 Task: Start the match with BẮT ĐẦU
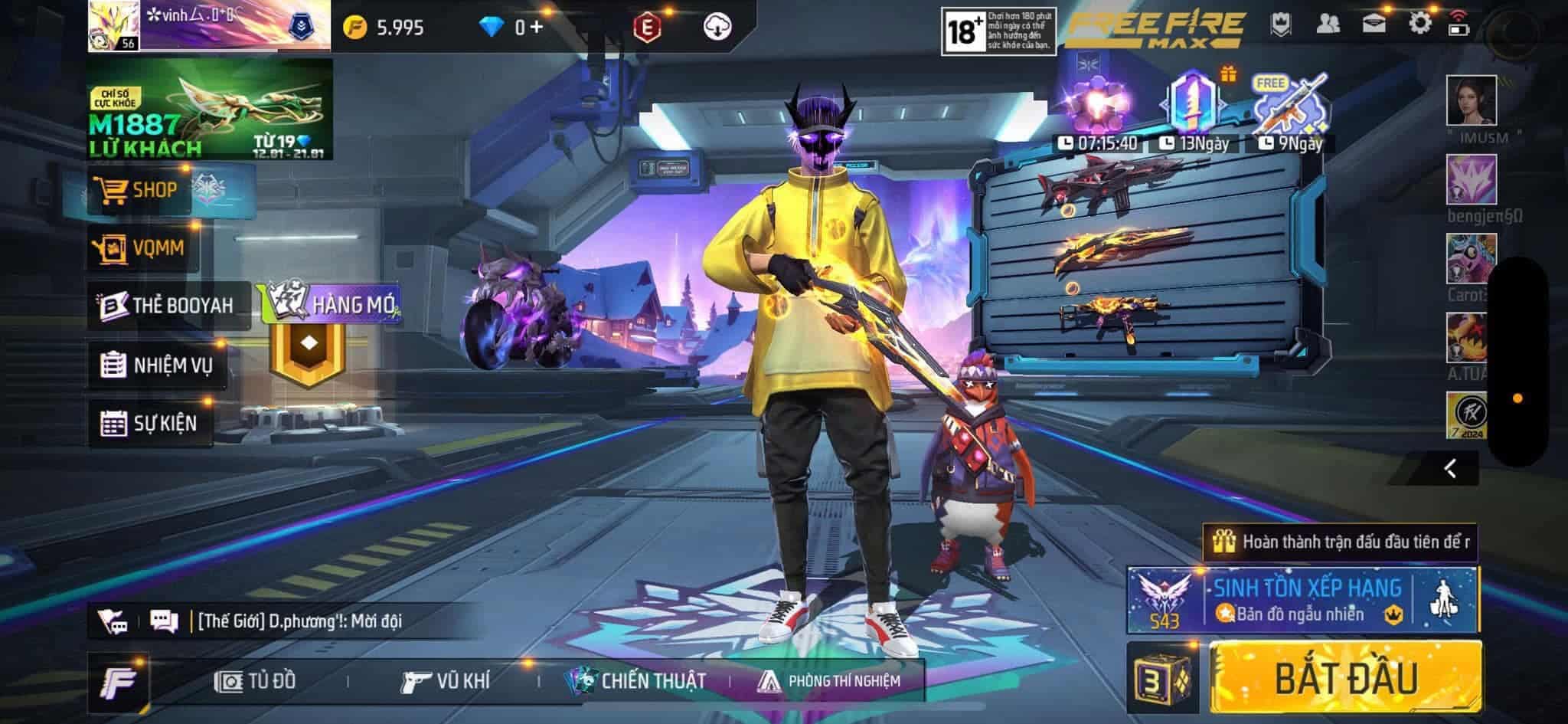click(1345, 679)
